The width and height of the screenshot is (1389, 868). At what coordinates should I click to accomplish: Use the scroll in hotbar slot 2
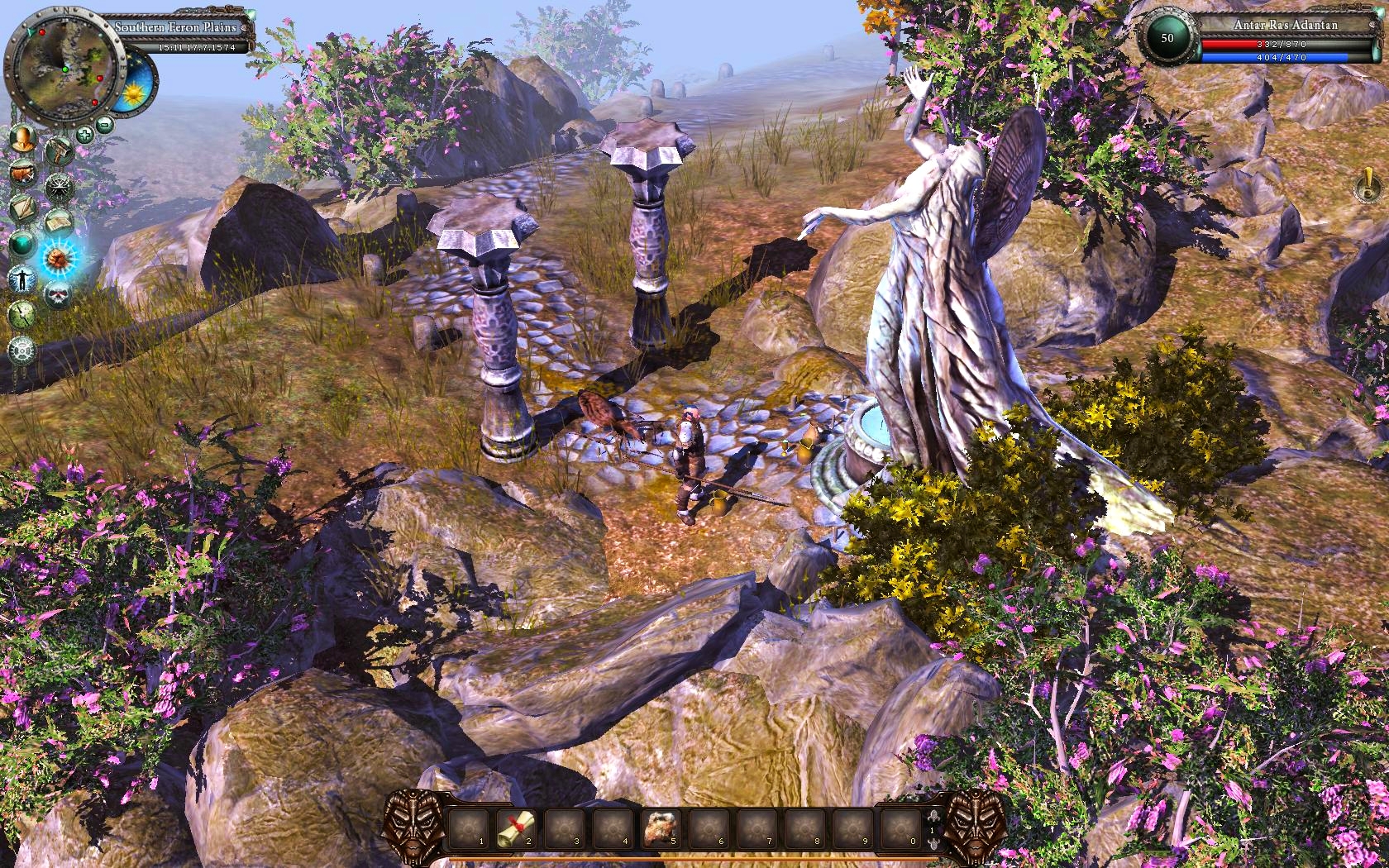[x=517, y=827]
